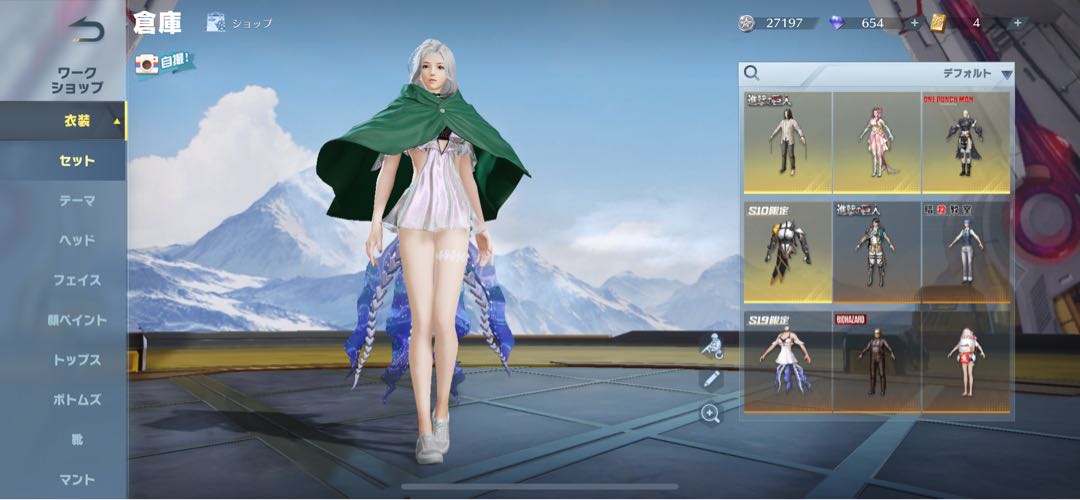Select the 靴 shoes category
This screenshot has height=500, width=1080.
coord(76,440)
